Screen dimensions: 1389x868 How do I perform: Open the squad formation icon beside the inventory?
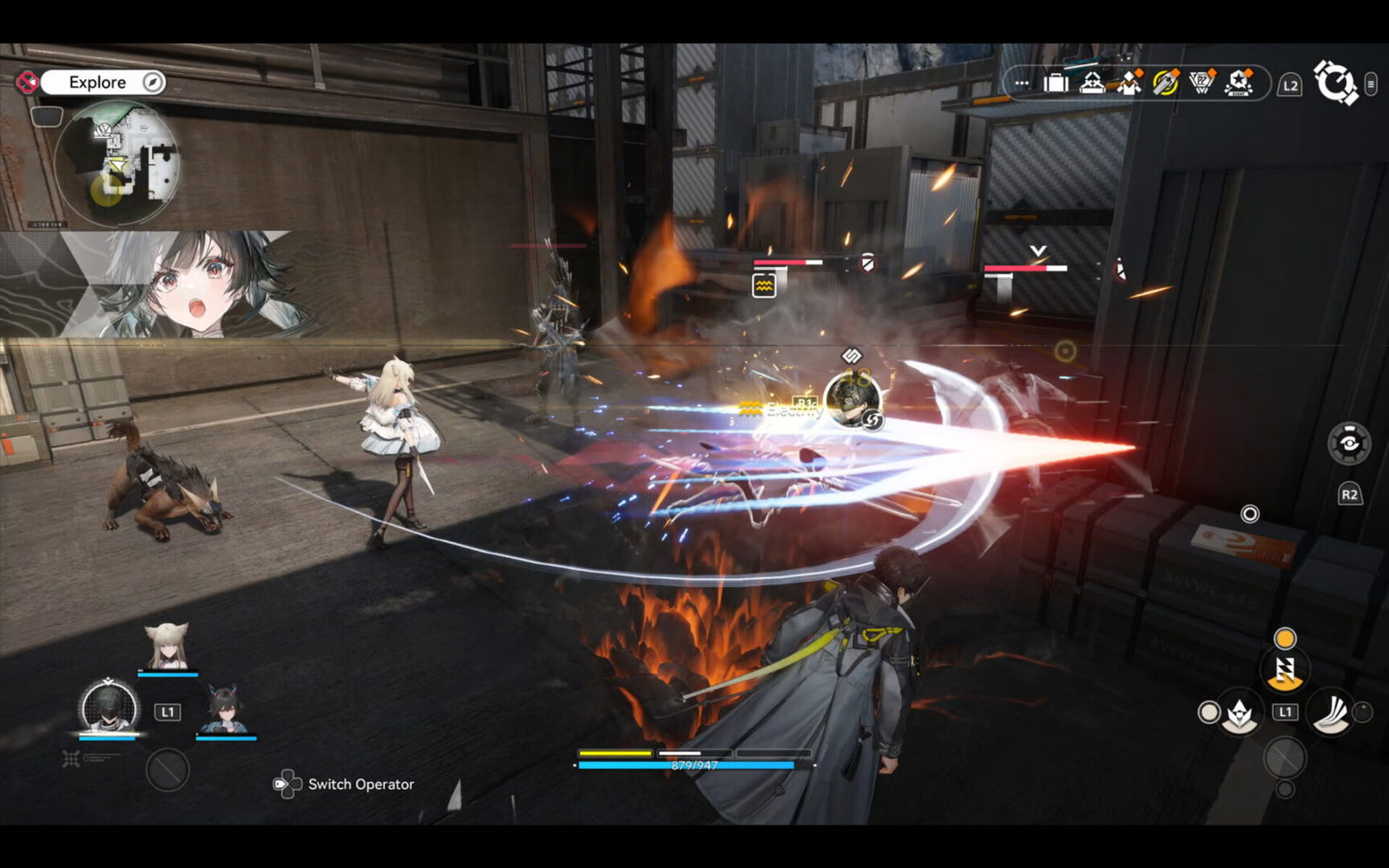1092,83
